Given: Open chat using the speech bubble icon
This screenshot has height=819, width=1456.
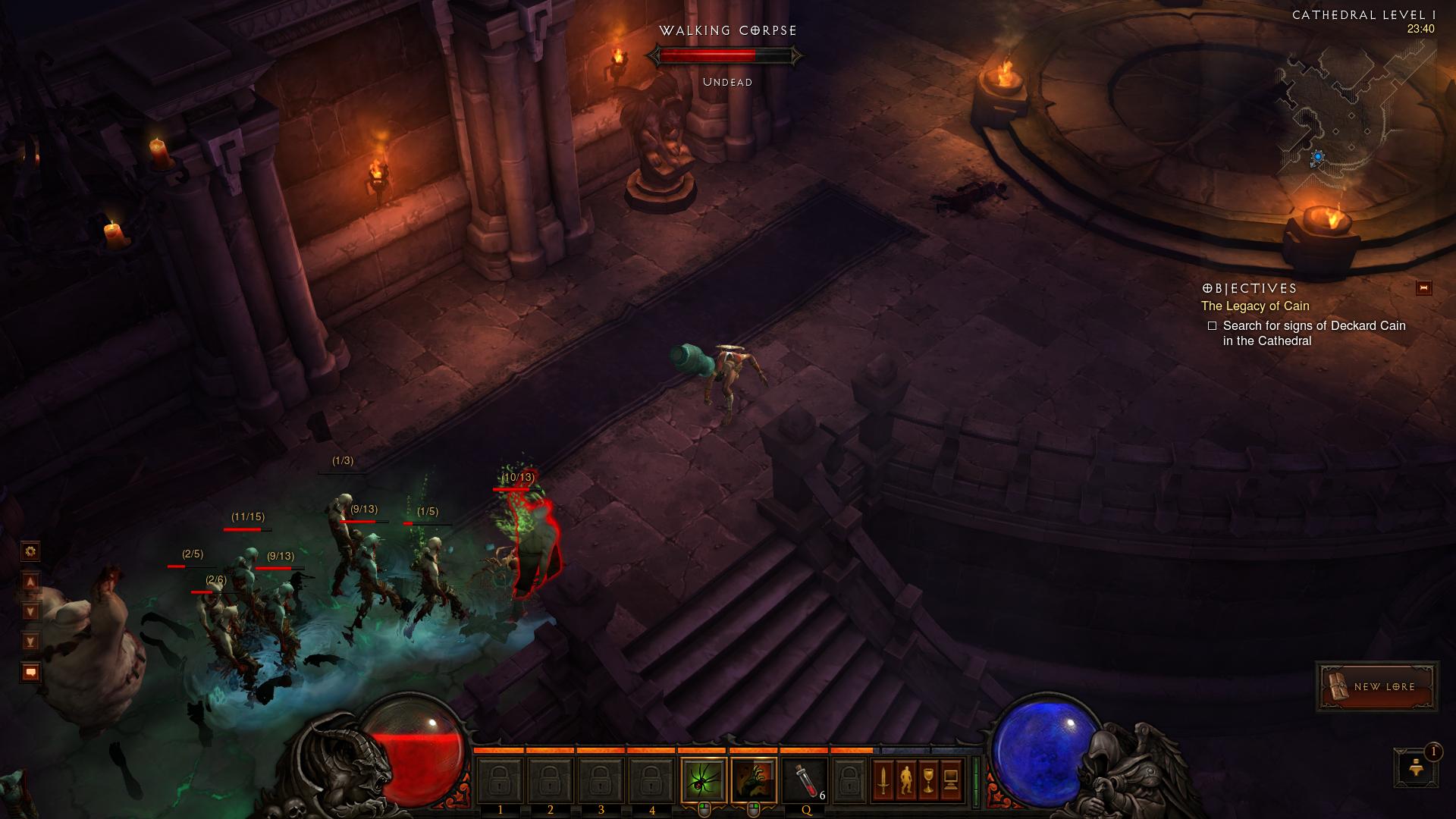Looking at the screenshot, I should click(30, 671).
